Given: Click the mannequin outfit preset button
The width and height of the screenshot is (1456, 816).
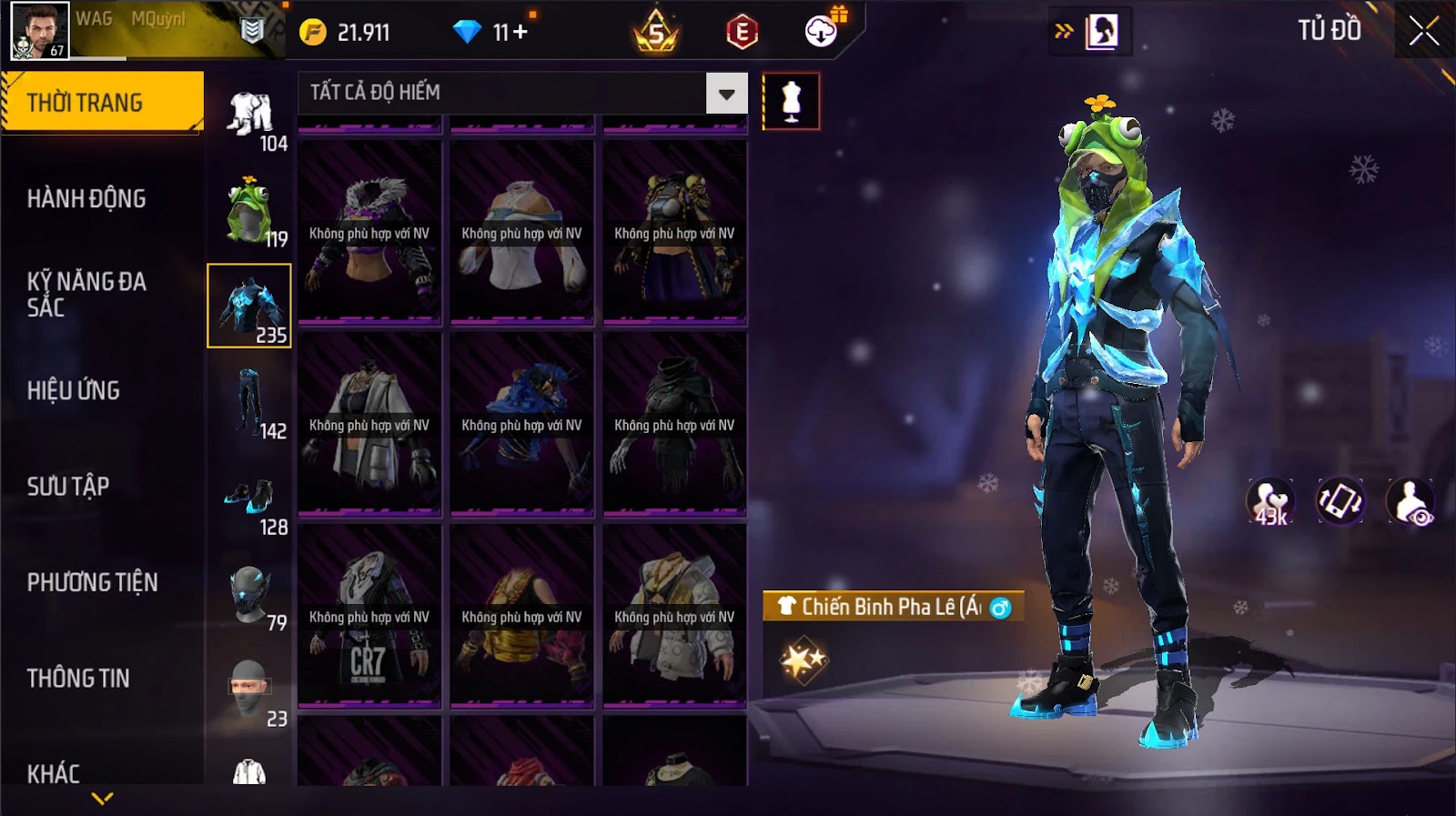Looking at the screenshot, I should tap(791, 101).
